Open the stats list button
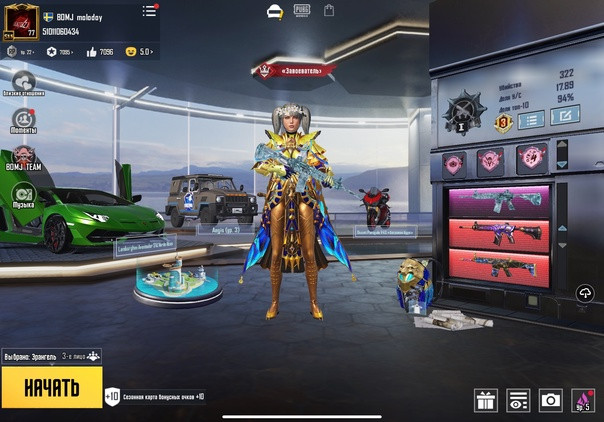The width and height of the screenshot is (604, 422). [531, 119]
